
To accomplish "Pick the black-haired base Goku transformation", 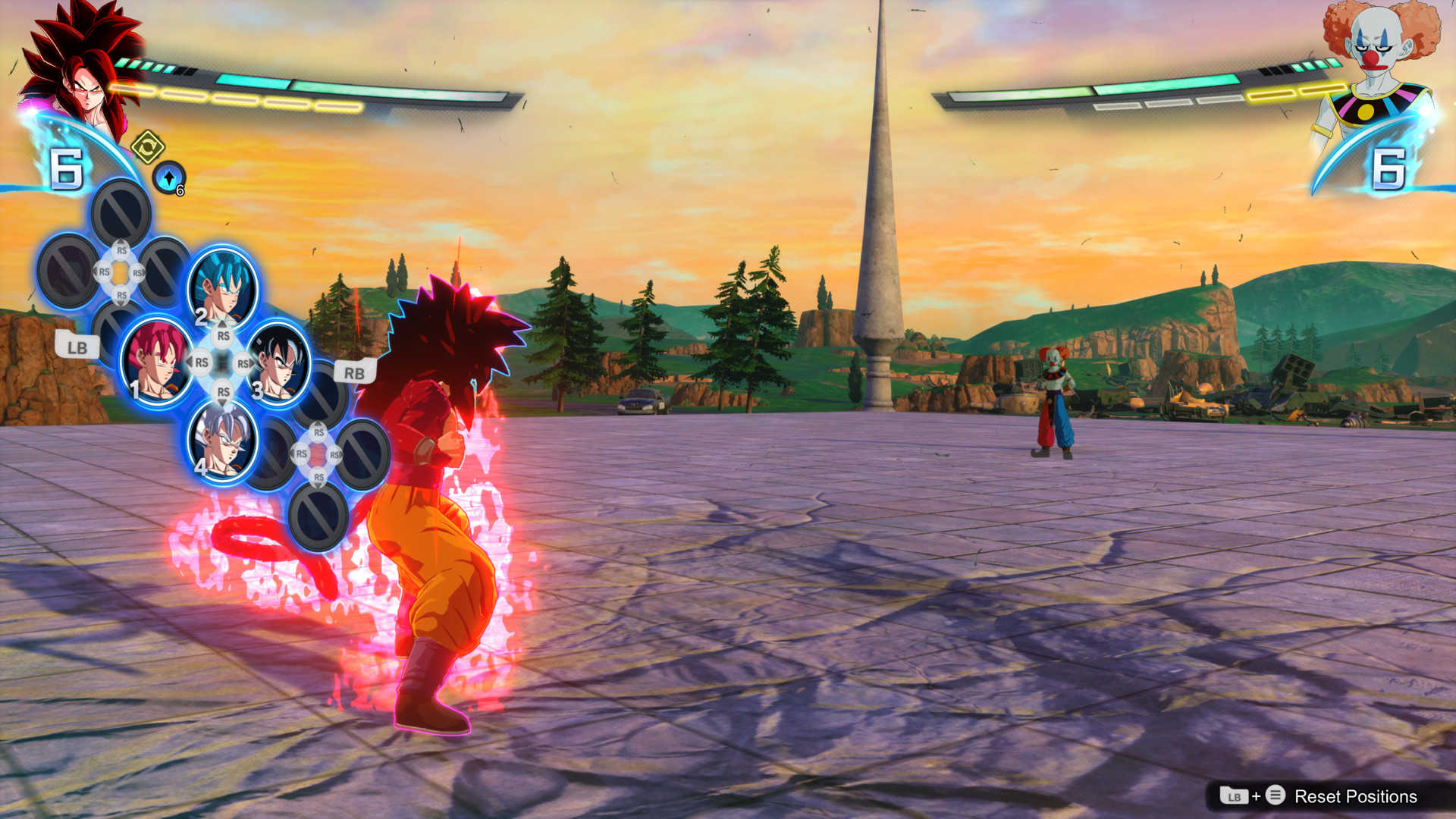I will click(x=279, y=362).
